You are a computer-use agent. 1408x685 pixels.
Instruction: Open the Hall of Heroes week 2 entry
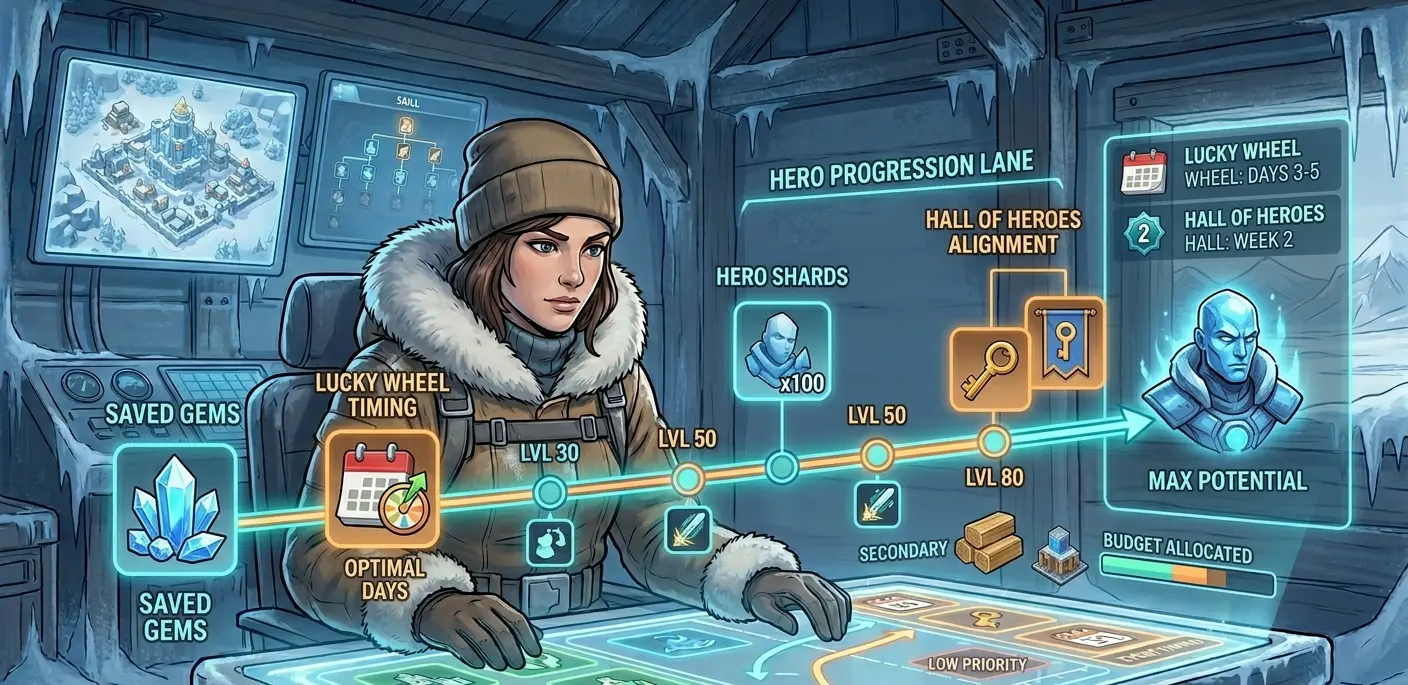[x=1227, y=228]
